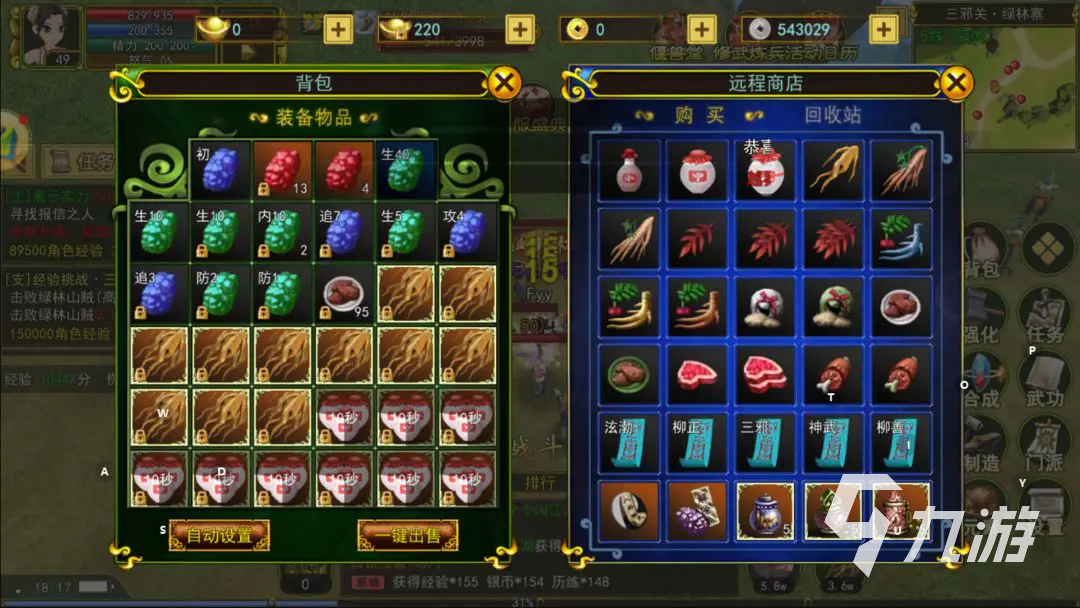This screenshot has height=608, width=1080.
Task: Close the 远程商店 remote shop window
Action: (x=957, y=82)
